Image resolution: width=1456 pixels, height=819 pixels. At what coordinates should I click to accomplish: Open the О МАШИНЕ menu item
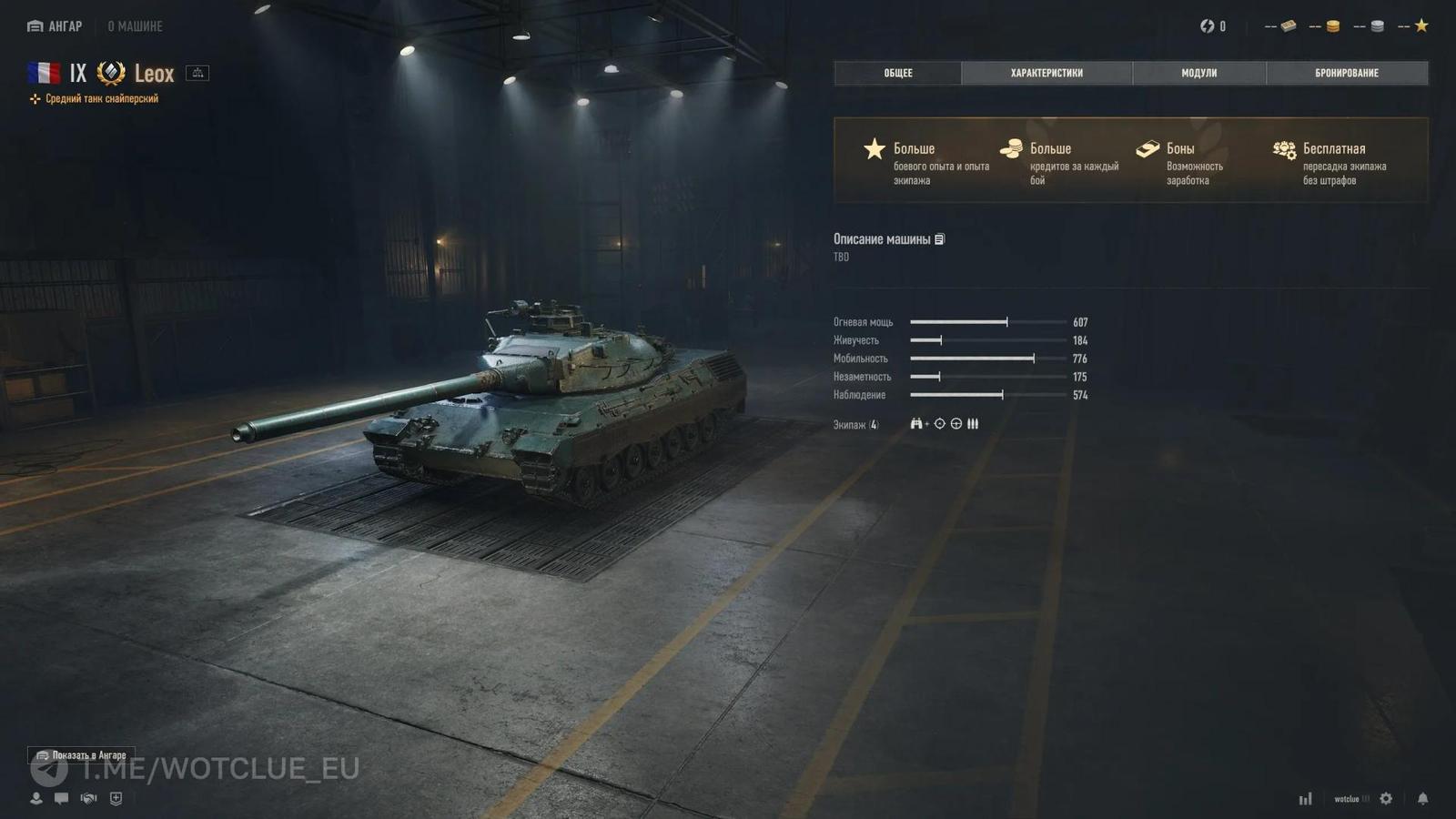tap(133, 25)
